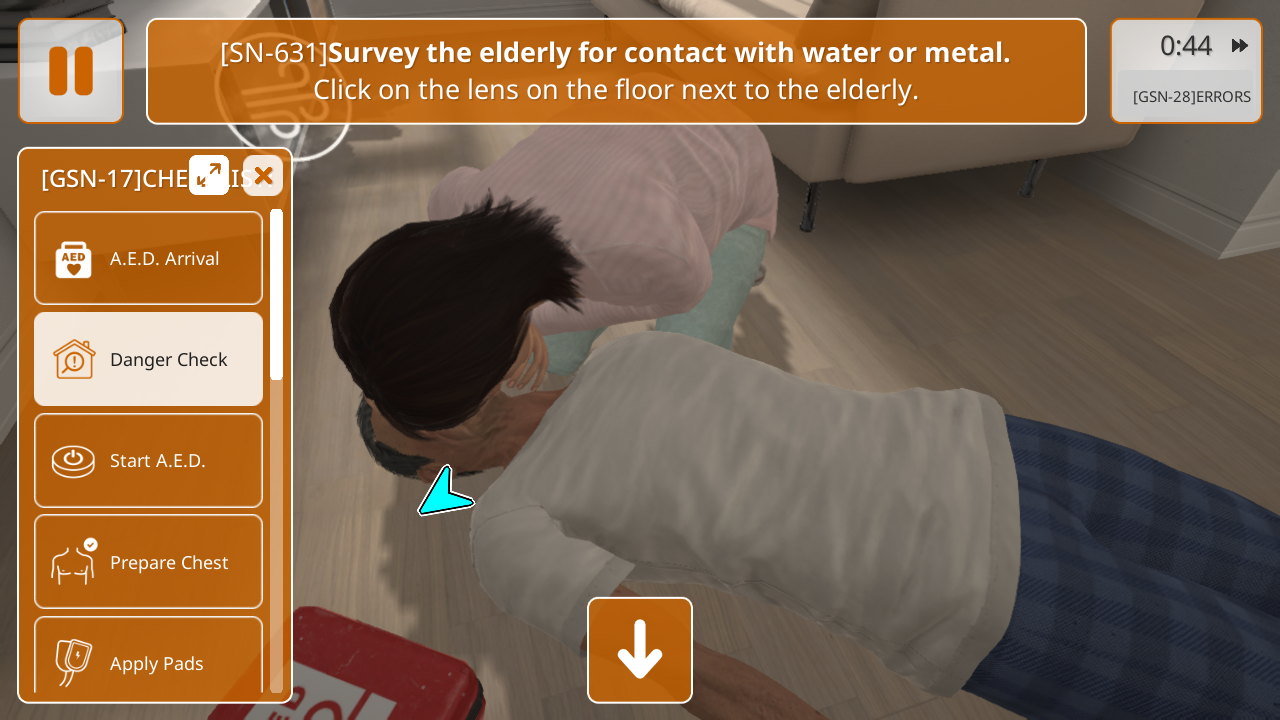Click the checklist scrollbar
Viewport: 1280px width, 720px height.
[276, 294]
